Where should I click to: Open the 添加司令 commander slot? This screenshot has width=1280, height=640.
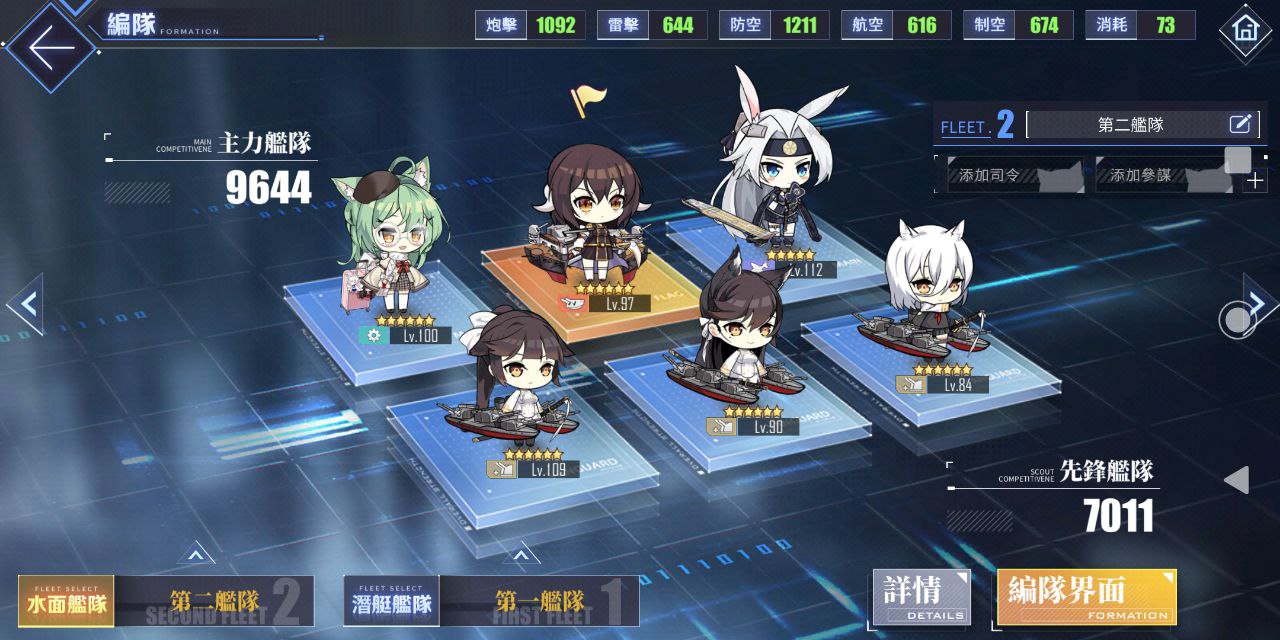click(1010, 176)
